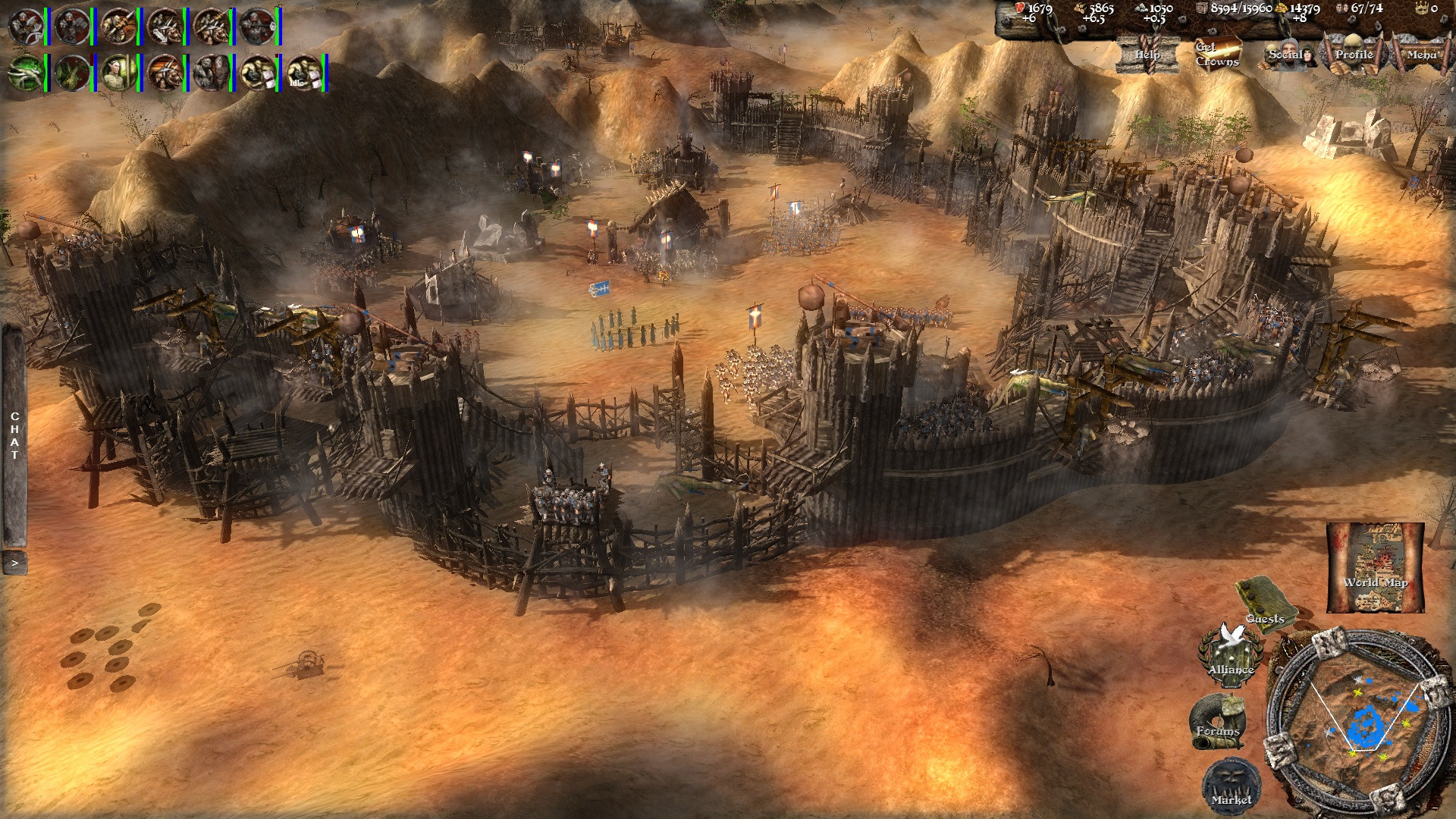The width and height of the screenshot is (1456, 819).
Task: Select the idle troll unit portrait
Action: click(305, 73)
